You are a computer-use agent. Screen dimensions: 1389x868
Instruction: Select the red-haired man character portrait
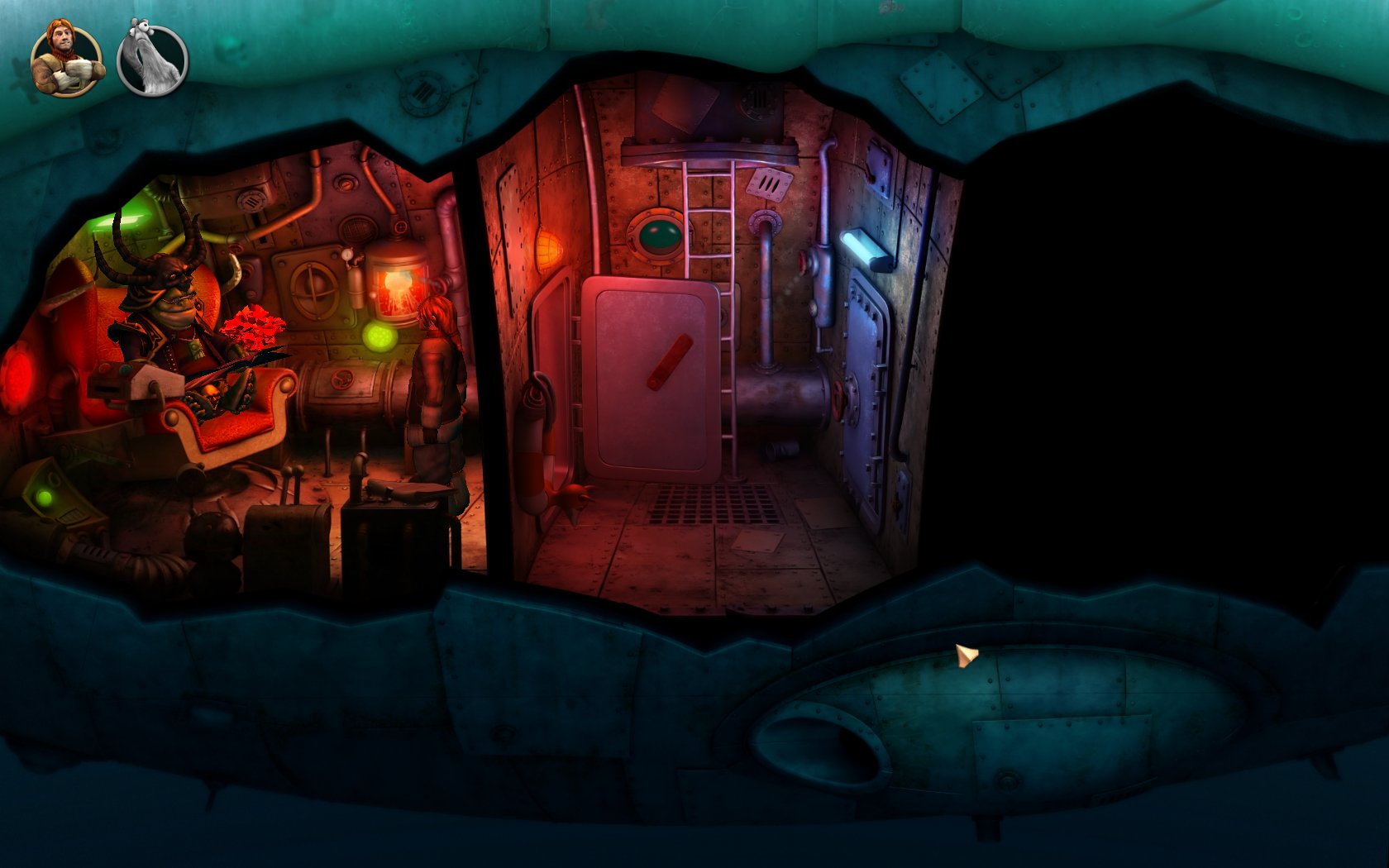tap(67, 60)
